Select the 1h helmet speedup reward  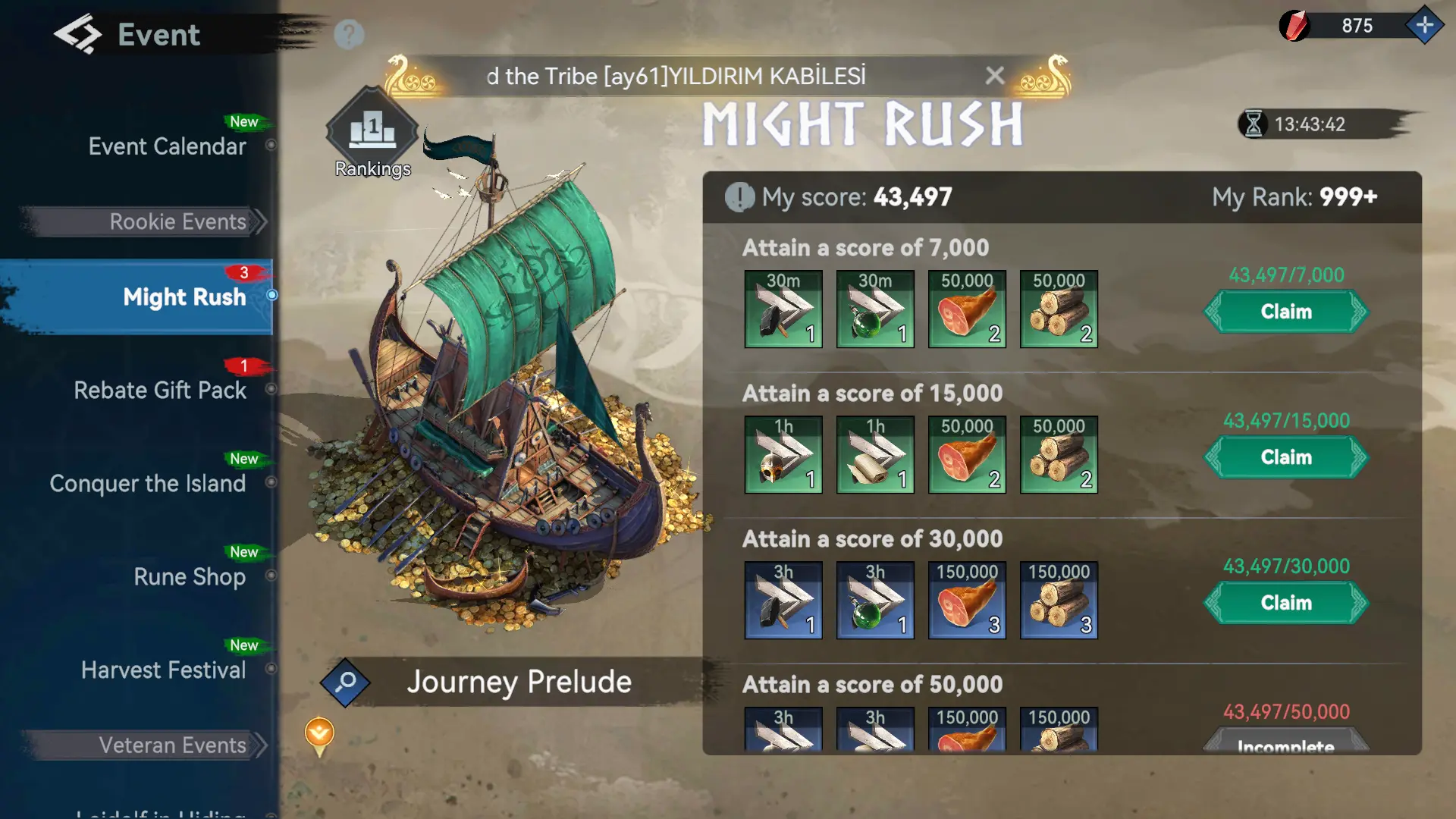pos(783,454)
